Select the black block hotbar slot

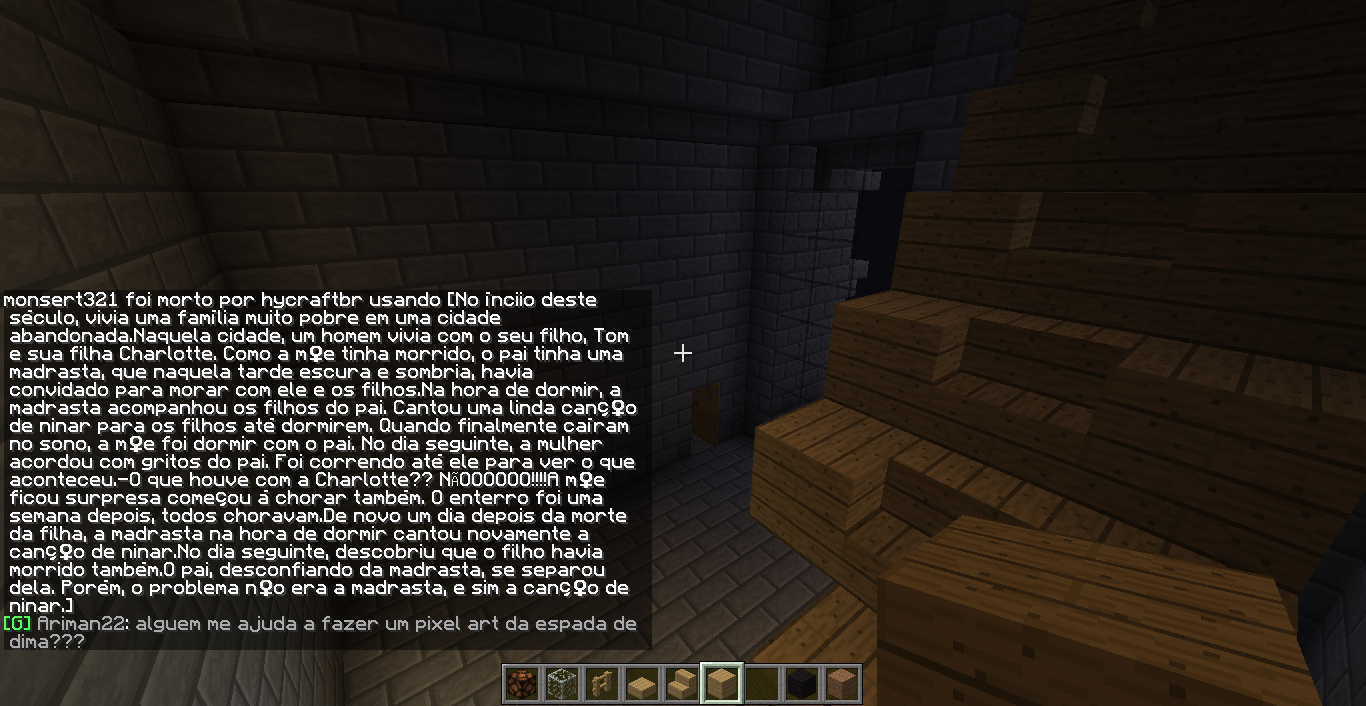[x=802, y=684]
